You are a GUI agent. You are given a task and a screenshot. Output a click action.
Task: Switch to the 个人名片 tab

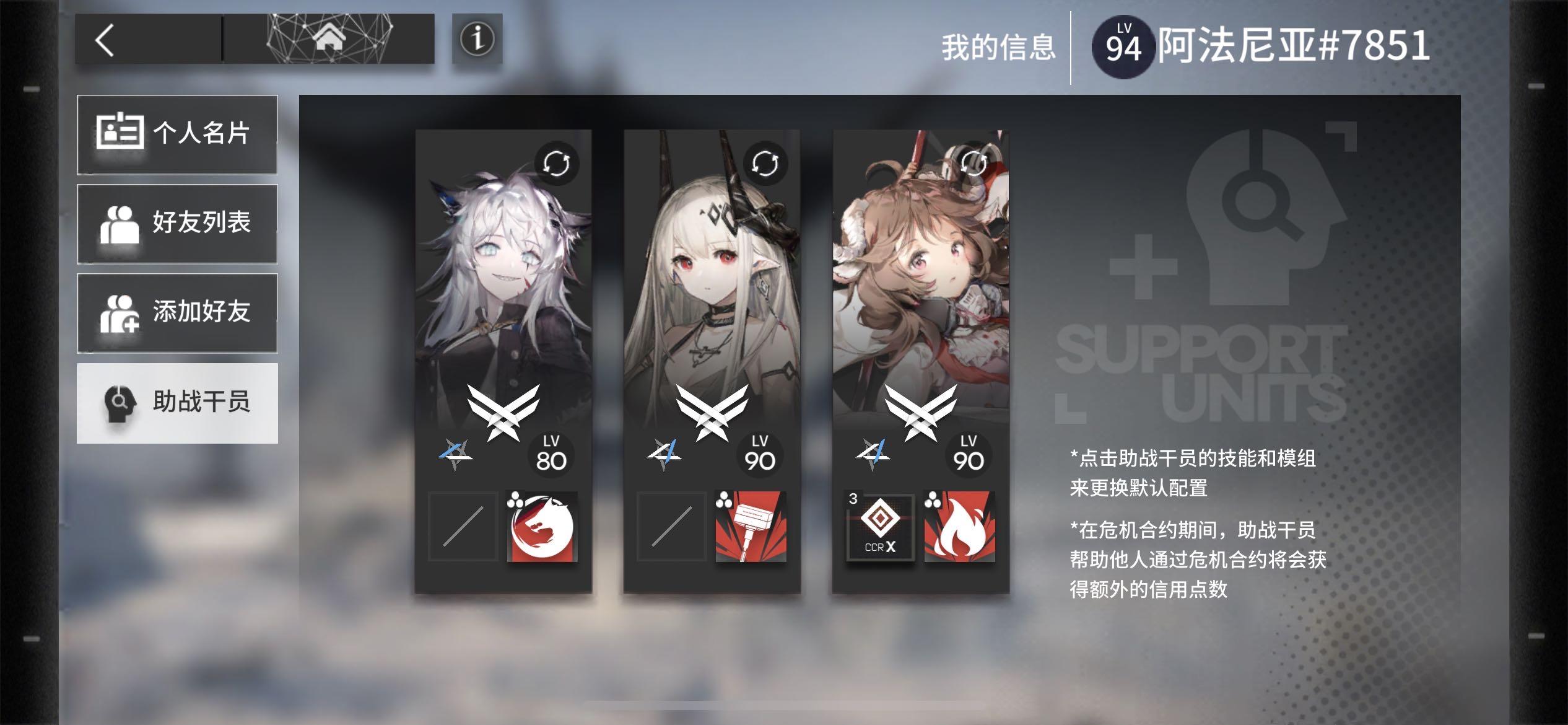pos(176,135)
